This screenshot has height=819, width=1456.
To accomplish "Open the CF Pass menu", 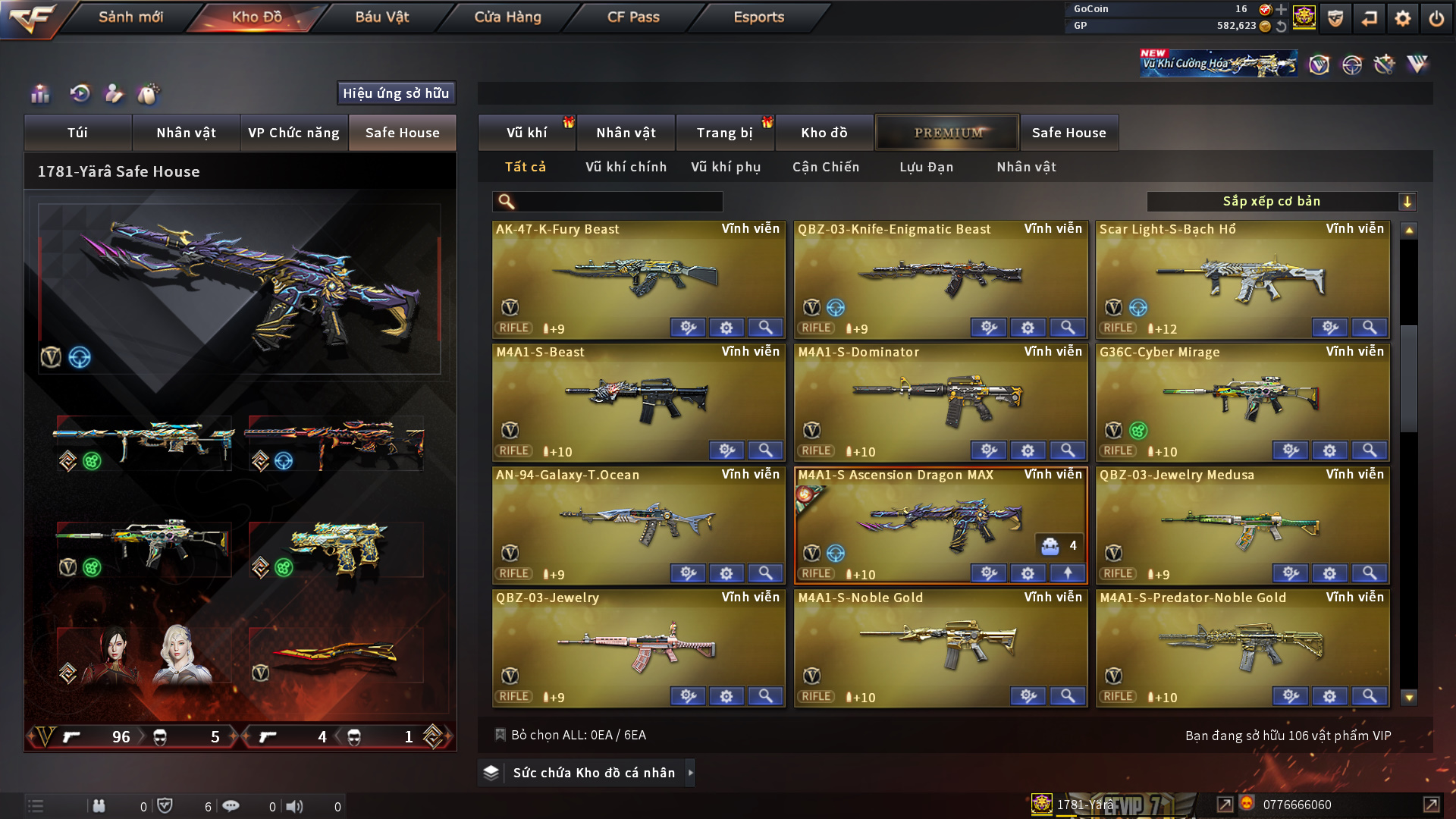I will click(633, 17).
